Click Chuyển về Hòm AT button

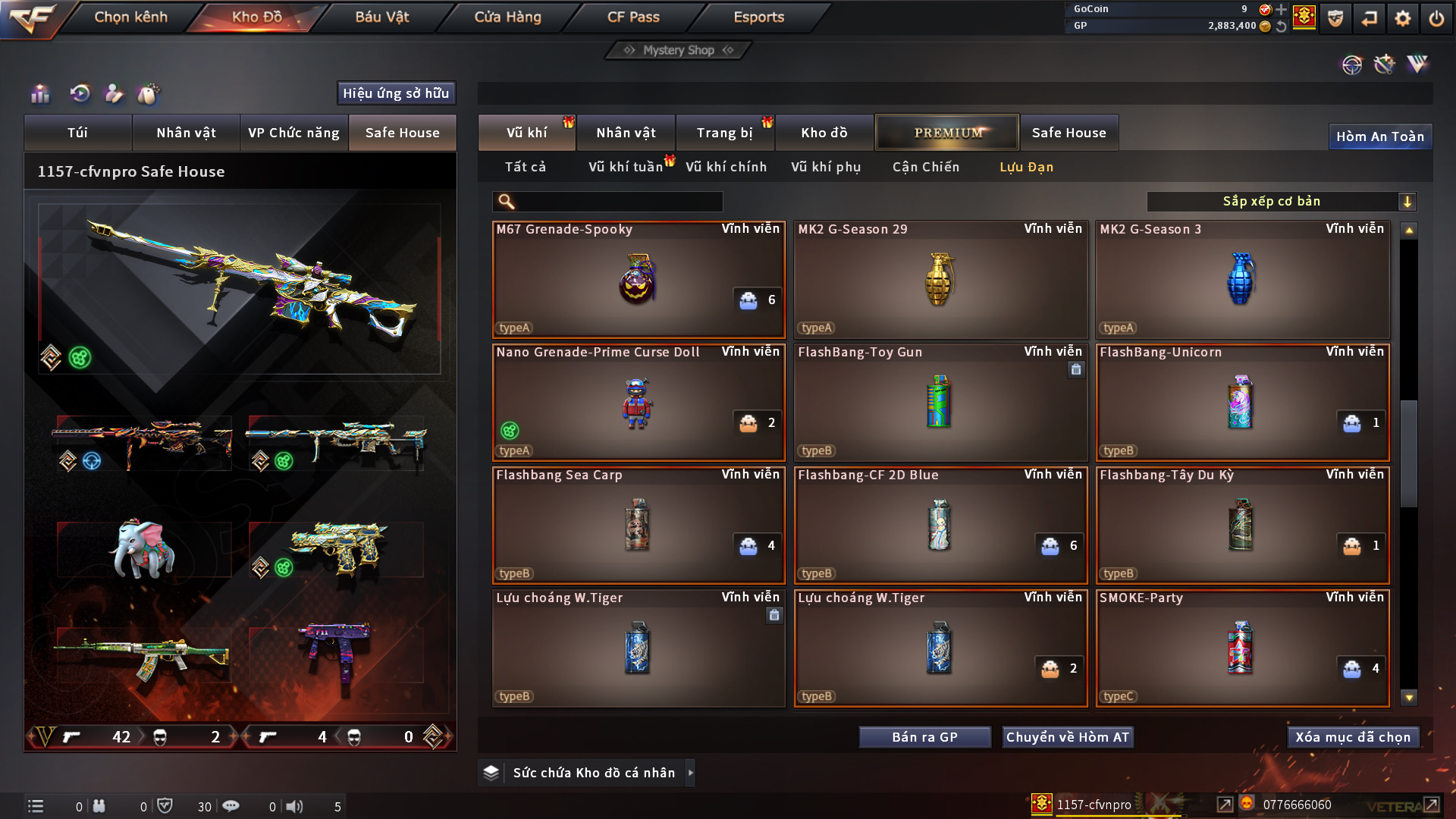point(1068,737)
